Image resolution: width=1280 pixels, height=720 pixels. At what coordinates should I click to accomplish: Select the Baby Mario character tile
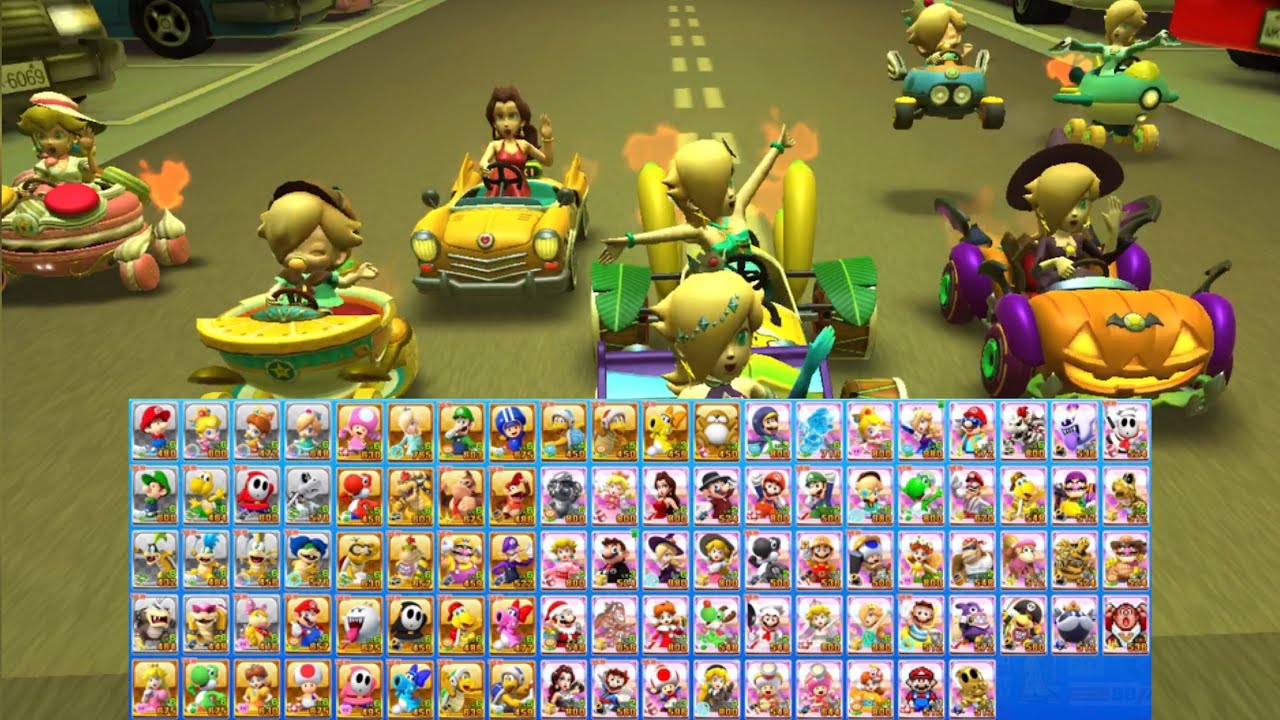[x=154, y=430]
